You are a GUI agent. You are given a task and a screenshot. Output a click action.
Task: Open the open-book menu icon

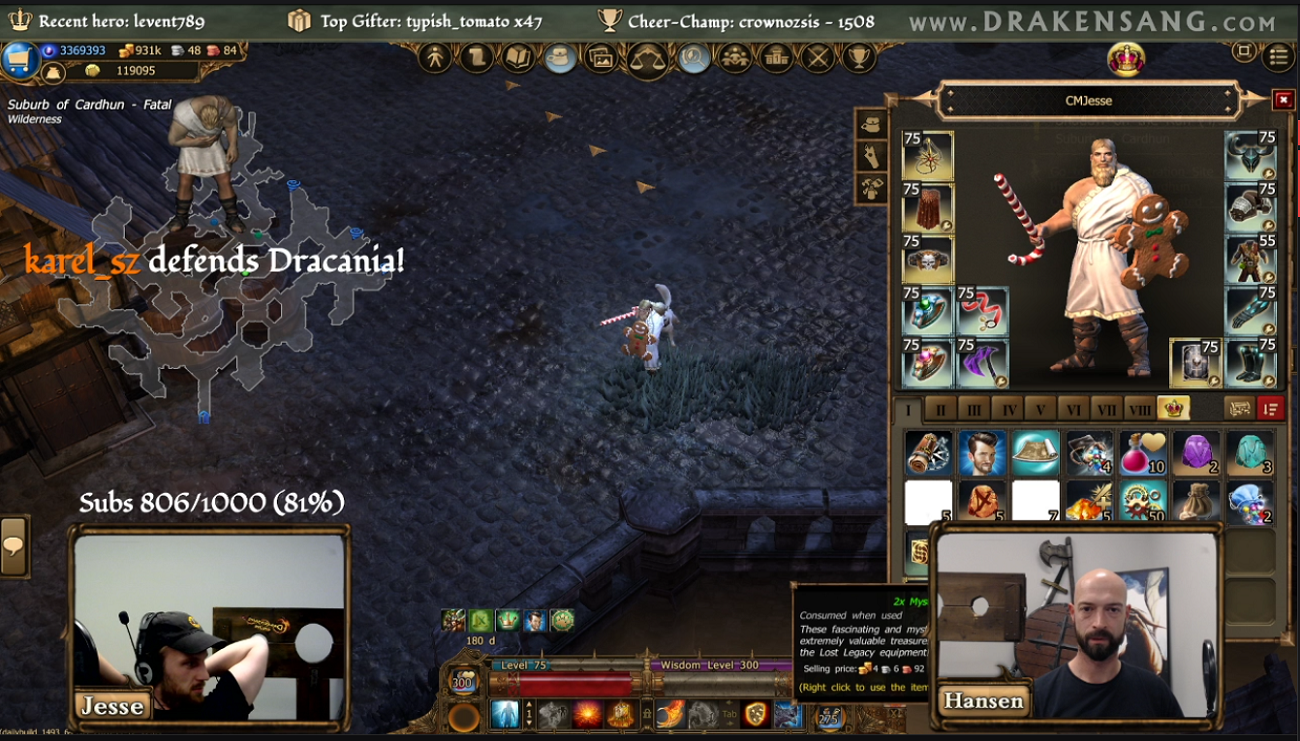point(518,58)
